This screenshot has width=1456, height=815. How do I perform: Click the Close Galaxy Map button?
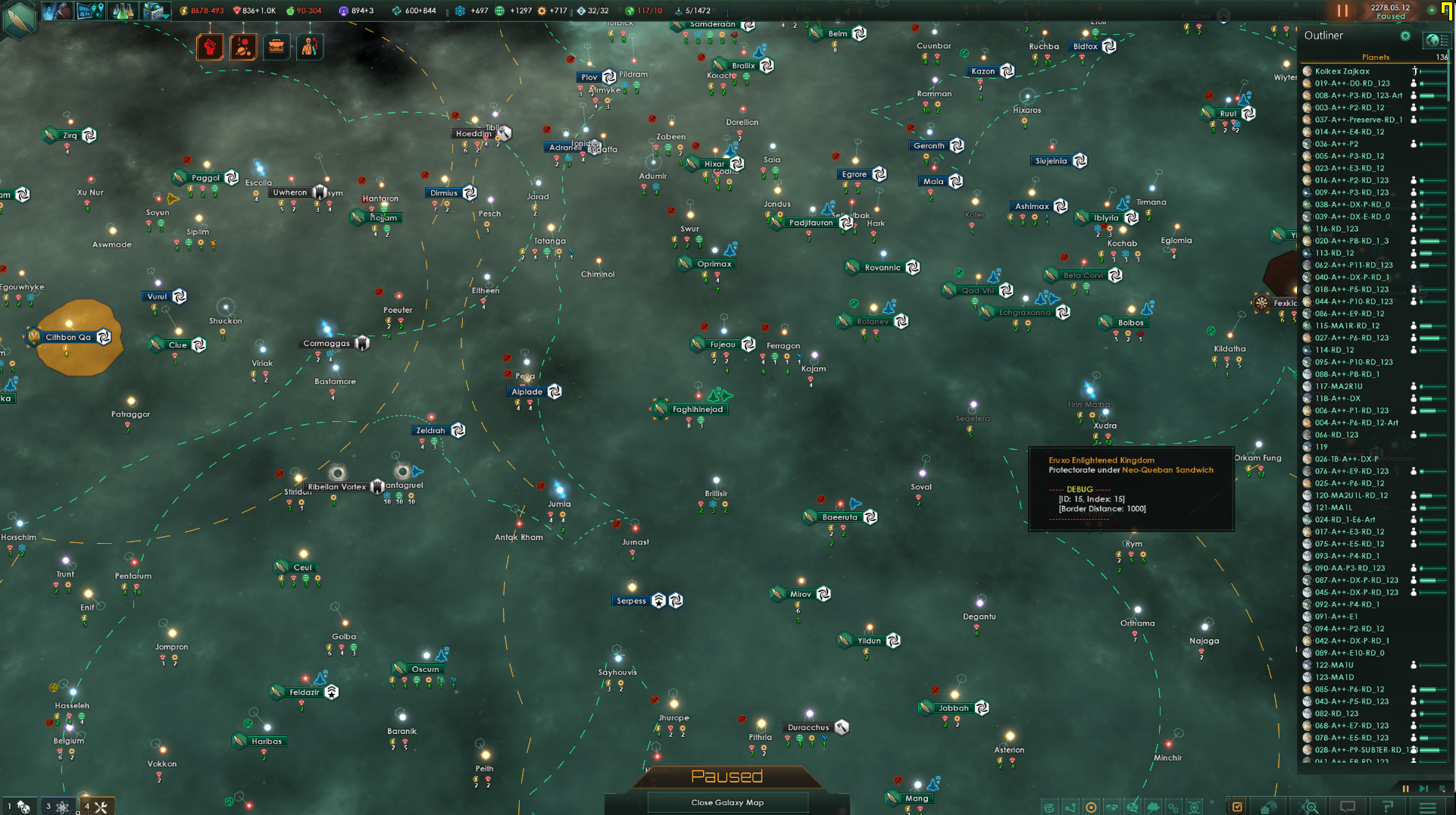pos(726,802)
